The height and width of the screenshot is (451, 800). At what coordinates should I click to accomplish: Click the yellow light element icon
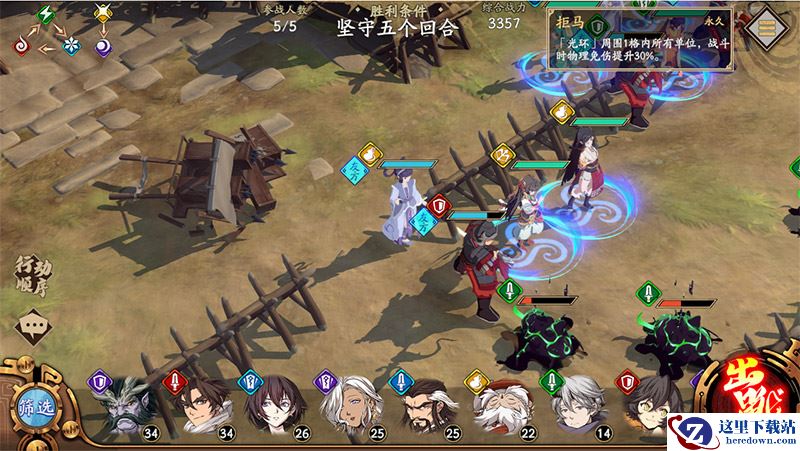pyautogui.click(x=102, y=14)
